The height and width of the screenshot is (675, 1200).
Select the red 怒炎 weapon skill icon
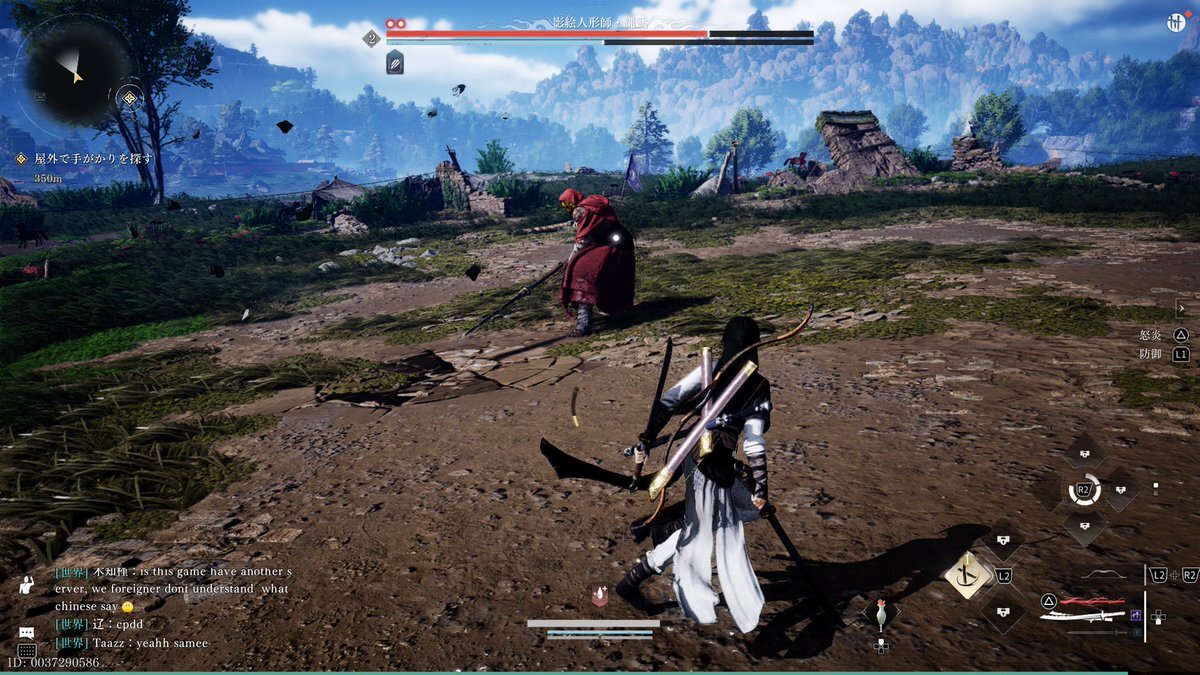tap(1091, 602)
